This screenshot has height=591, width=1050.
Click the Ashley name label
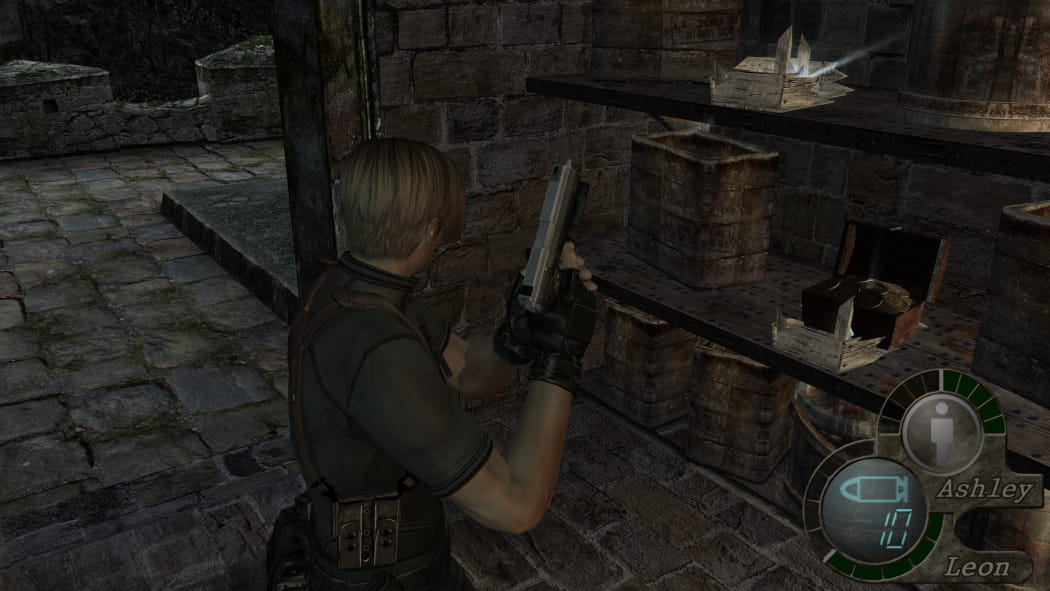[982, 489]
